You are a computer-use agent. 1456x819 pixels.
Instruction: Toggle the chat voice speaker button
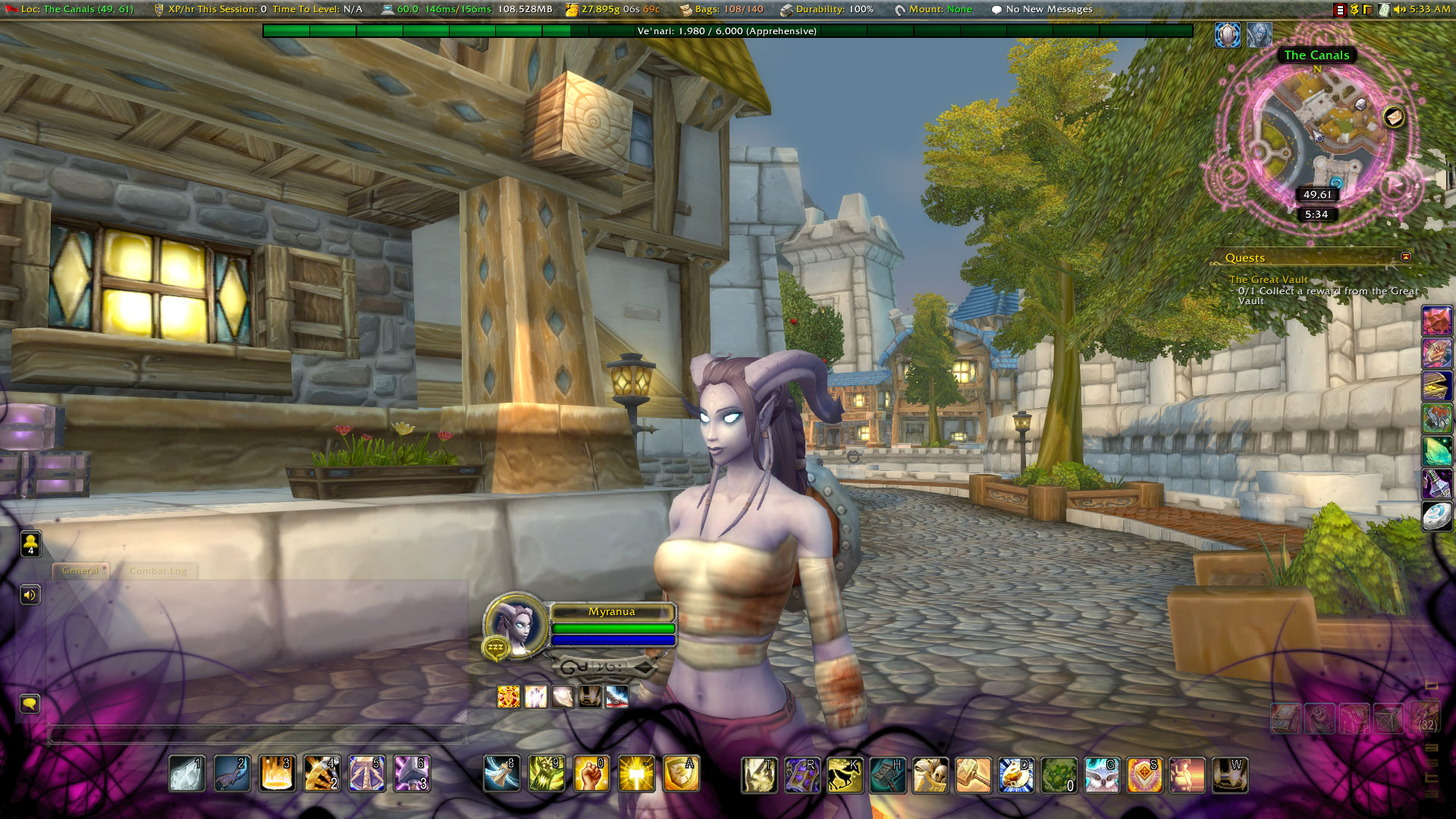click(x=30, y=595)
